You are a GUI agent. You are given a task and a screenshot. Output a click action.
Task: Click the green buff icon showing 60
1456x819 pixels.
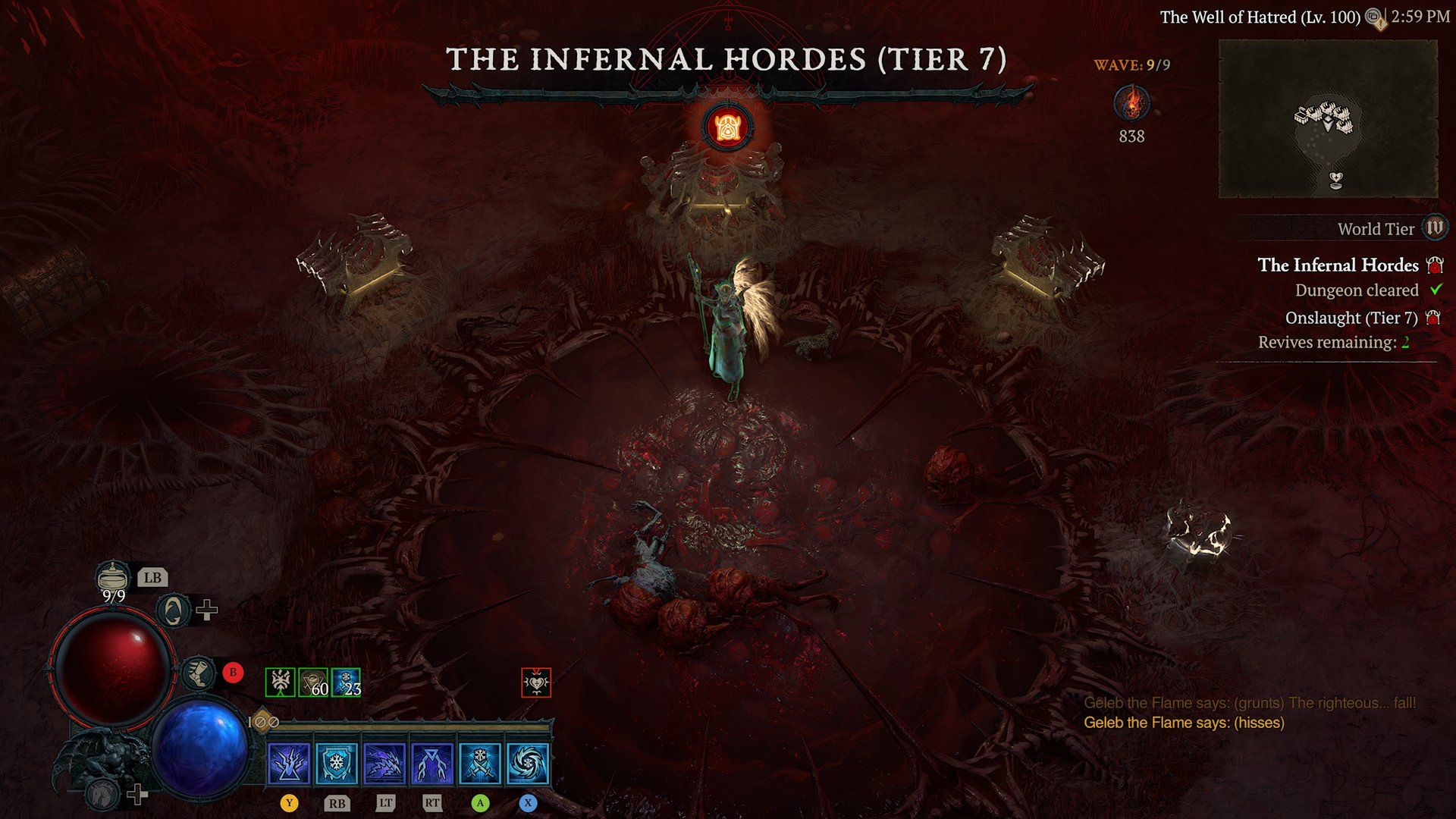pyautogui.click(x=312, y=683)
